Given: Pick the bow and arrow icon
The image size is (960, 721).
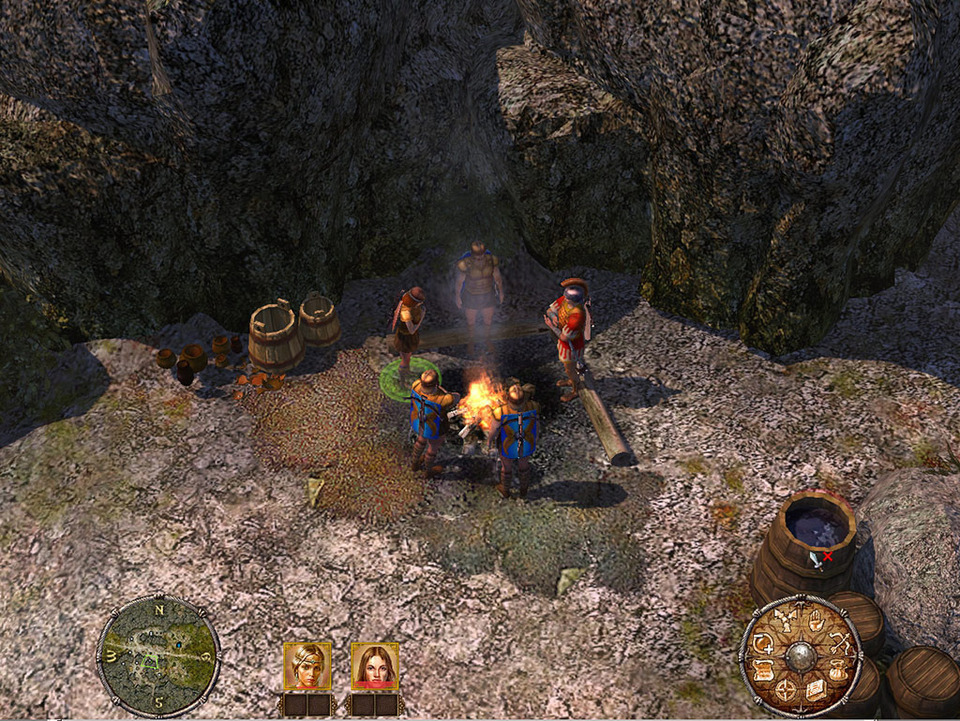Looking at the screenshot, I should tap(841, 644).
